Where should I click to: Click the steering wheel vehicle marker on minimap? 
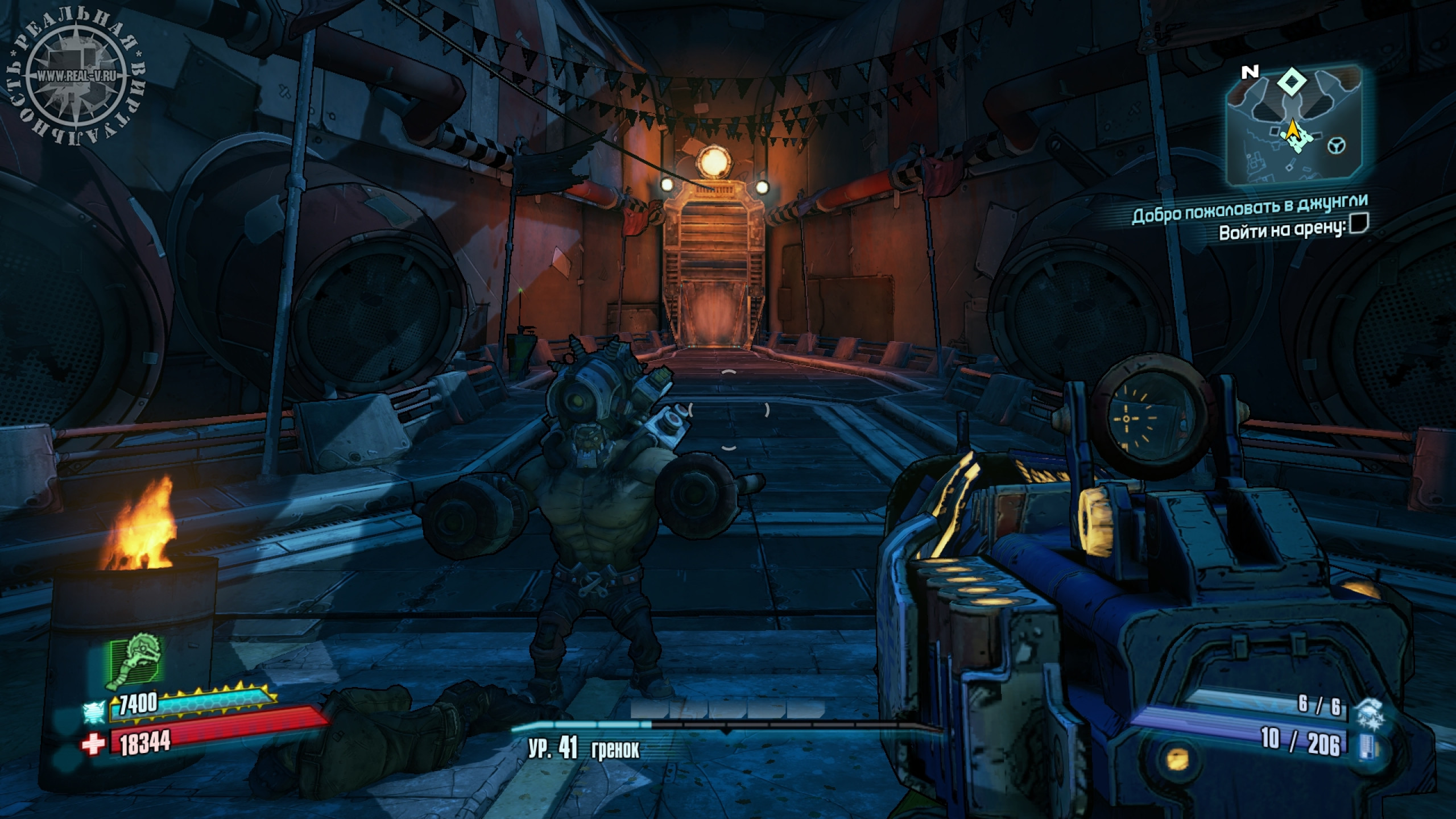click(1336, 146)
